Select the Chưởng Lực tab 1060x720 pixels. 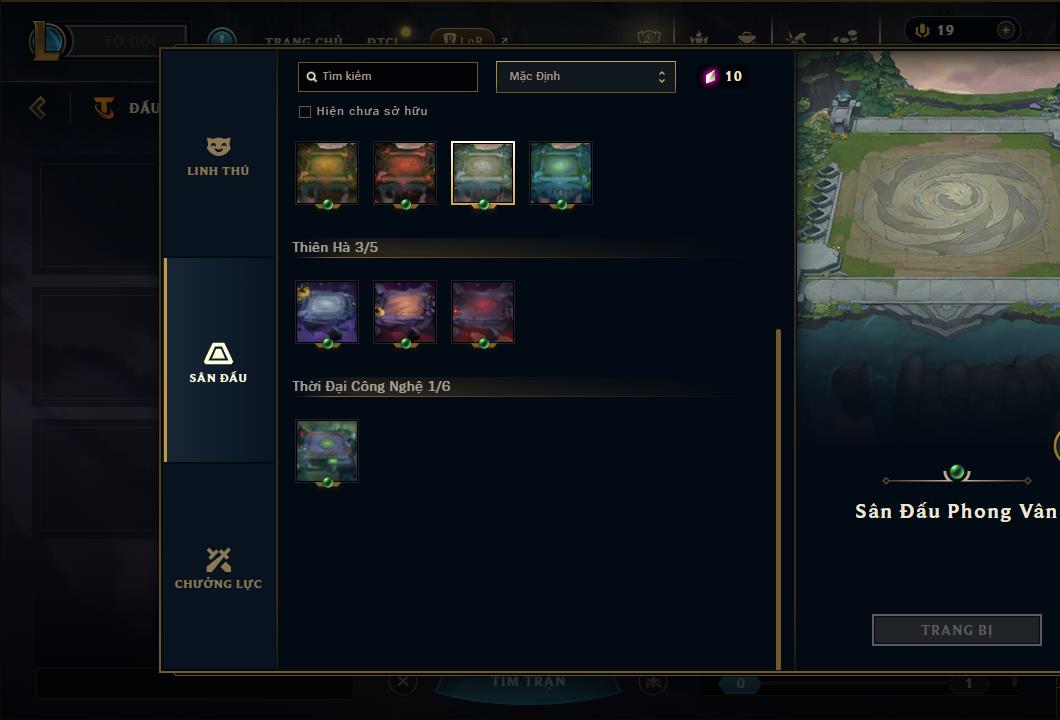pyautogui.click(x=218, y=568)
